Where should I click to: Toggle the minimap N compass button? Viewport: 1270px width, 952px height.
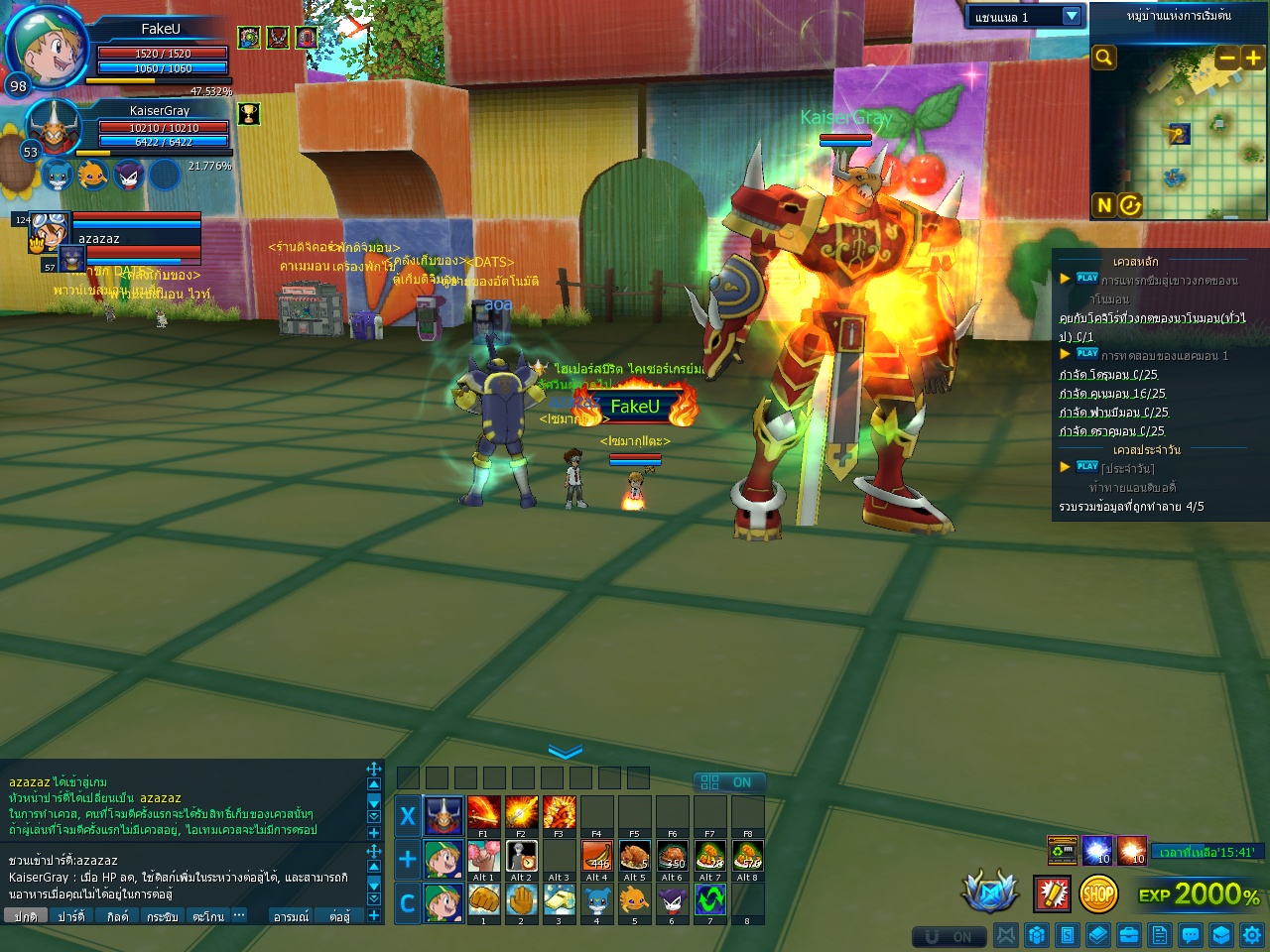point(1104,205)
